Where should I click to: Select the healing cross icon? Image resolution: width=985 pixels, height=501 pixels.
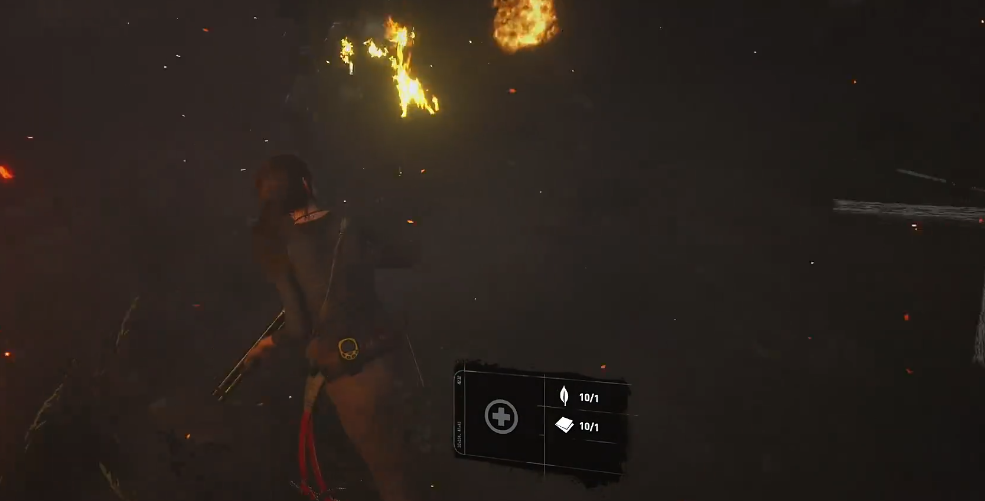click(501, 416)
